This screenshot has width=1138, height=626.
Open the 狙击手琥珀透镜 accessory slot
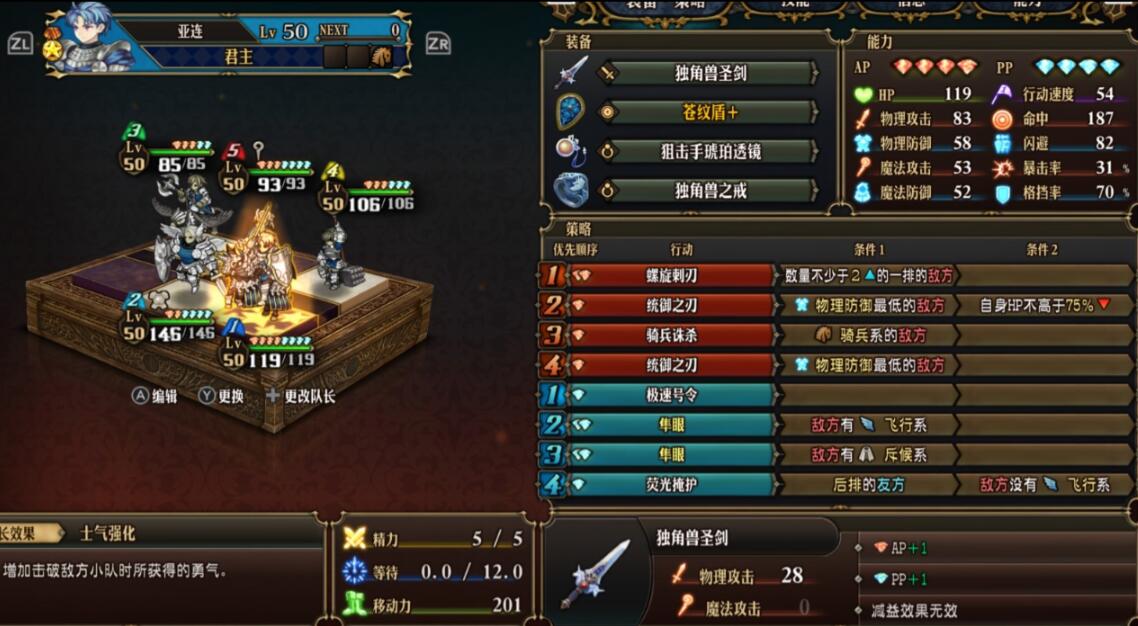click(711, 151)
